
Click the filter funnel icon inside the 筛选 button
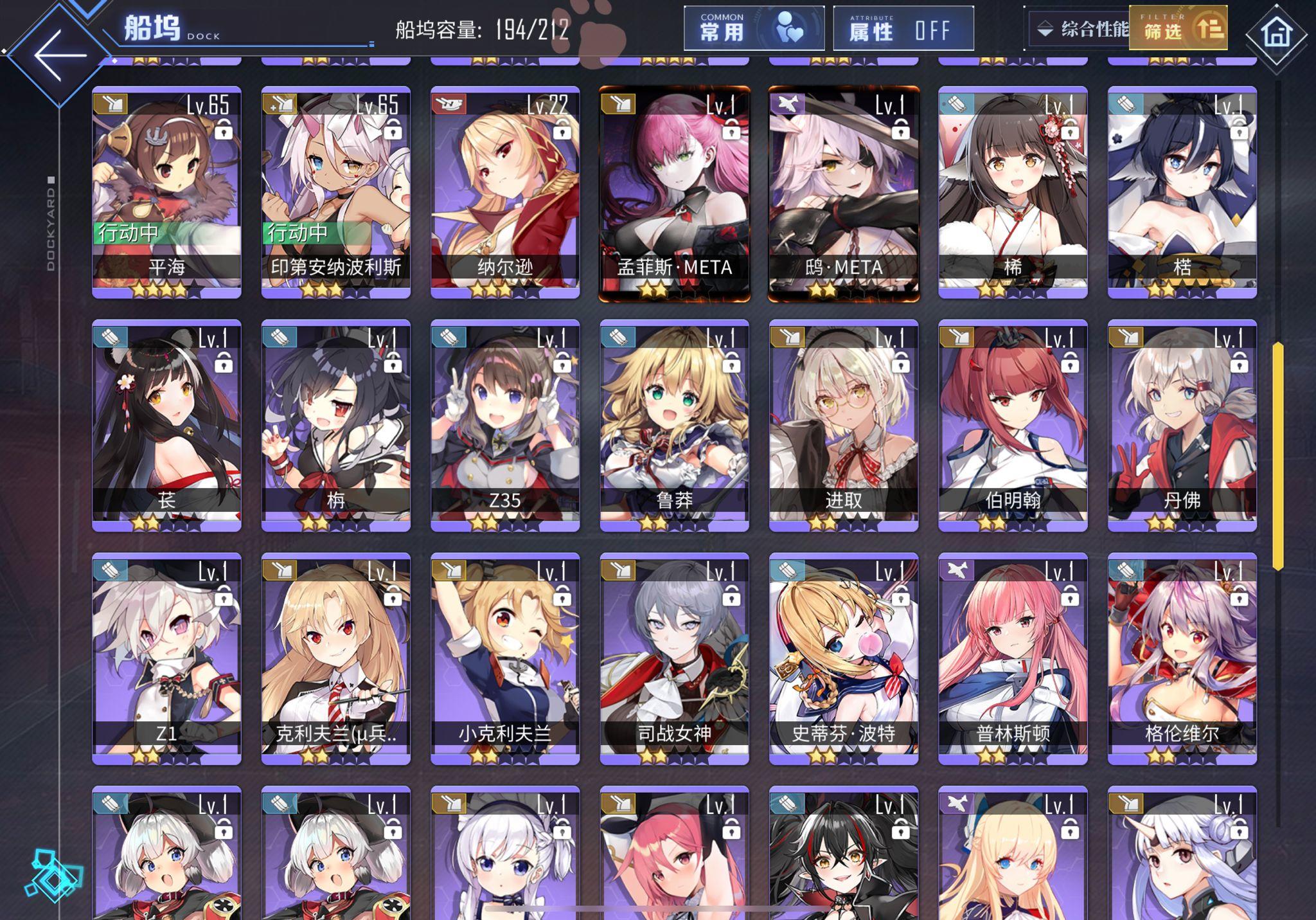pos(1209,30)
